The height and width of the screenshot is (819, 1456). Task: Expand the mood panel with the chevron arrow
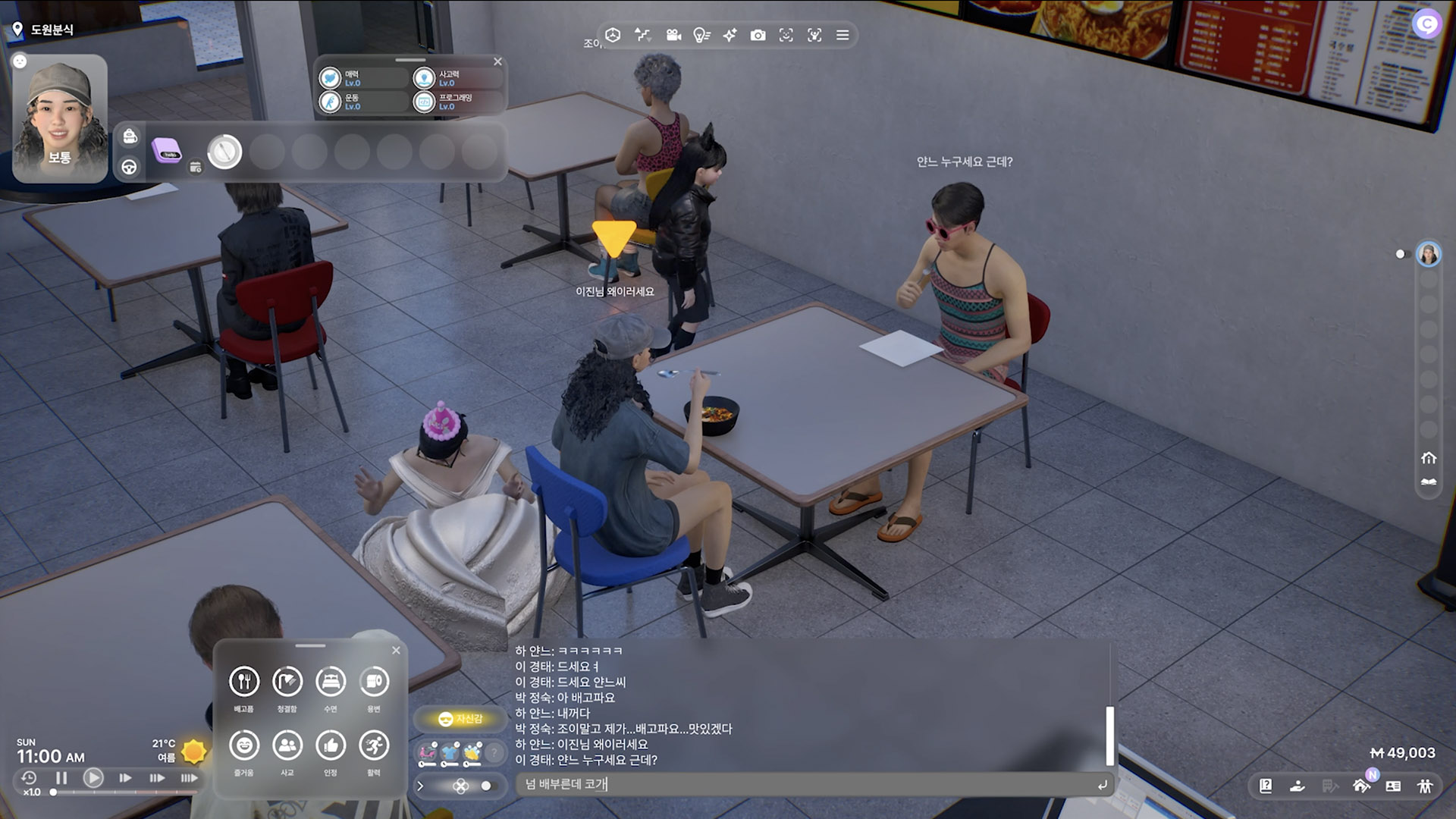pos(421,786)
